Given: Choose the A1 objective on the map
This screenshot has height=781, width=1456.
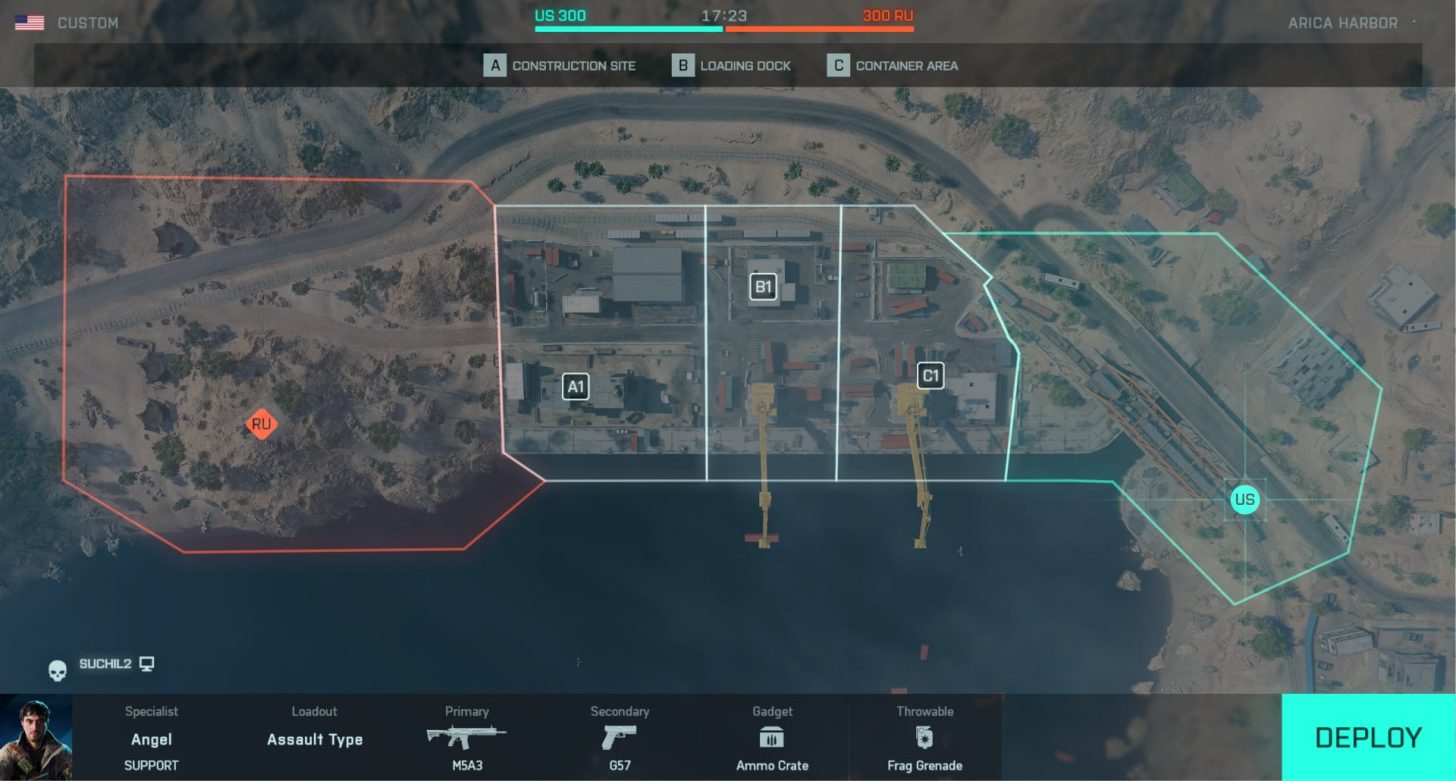Looking at the screenshot, I should [x=575, y=386].
